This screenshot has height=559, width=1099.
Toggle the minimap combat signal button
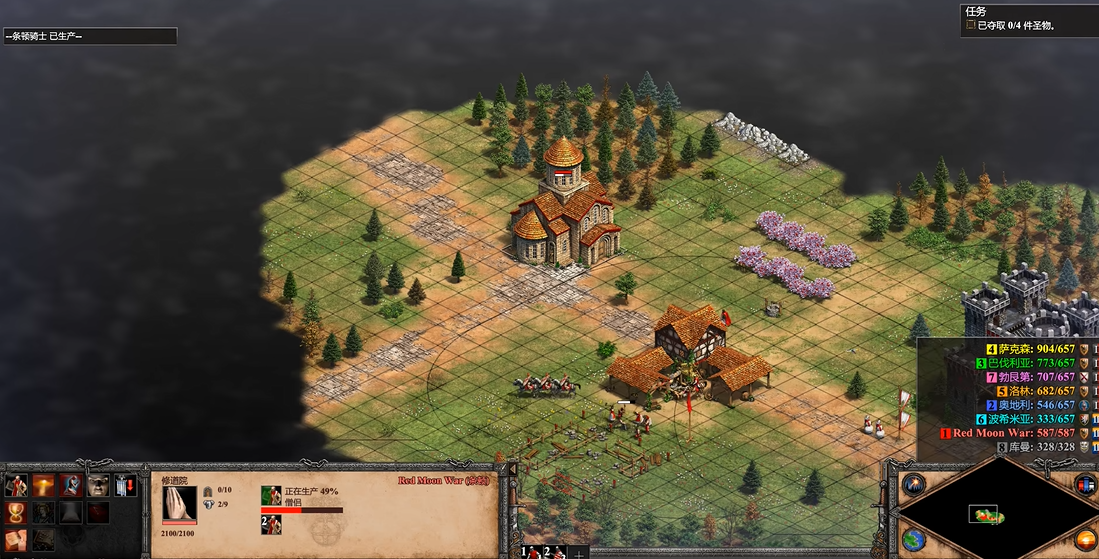click(x=911, y=485)
